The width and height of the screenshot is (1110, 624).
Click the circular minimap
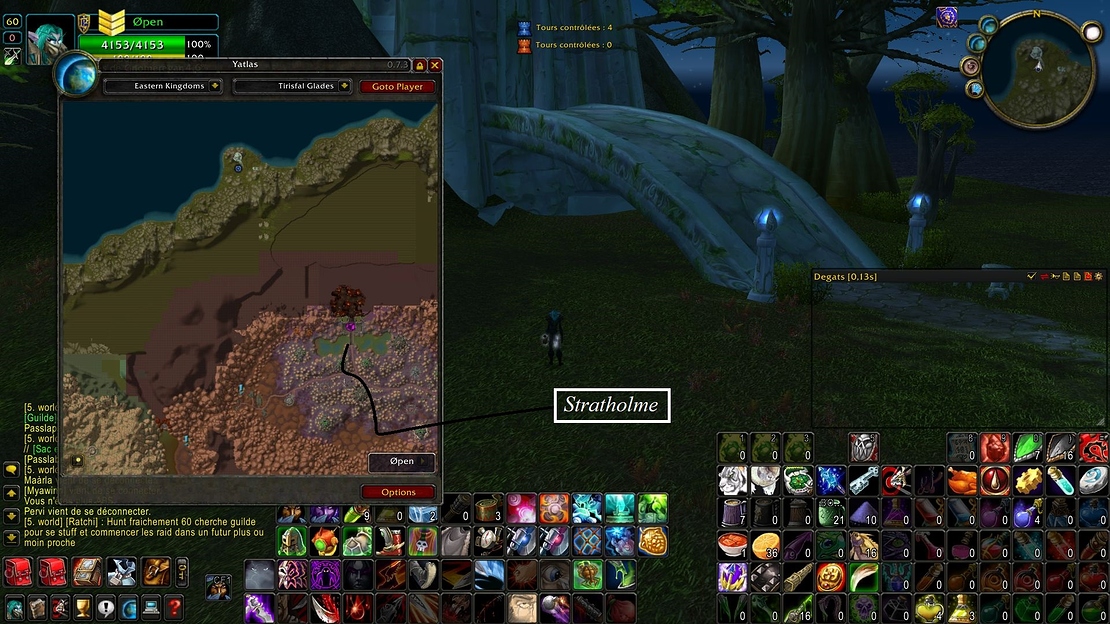pyautogui.click(x=1037, y=67)
